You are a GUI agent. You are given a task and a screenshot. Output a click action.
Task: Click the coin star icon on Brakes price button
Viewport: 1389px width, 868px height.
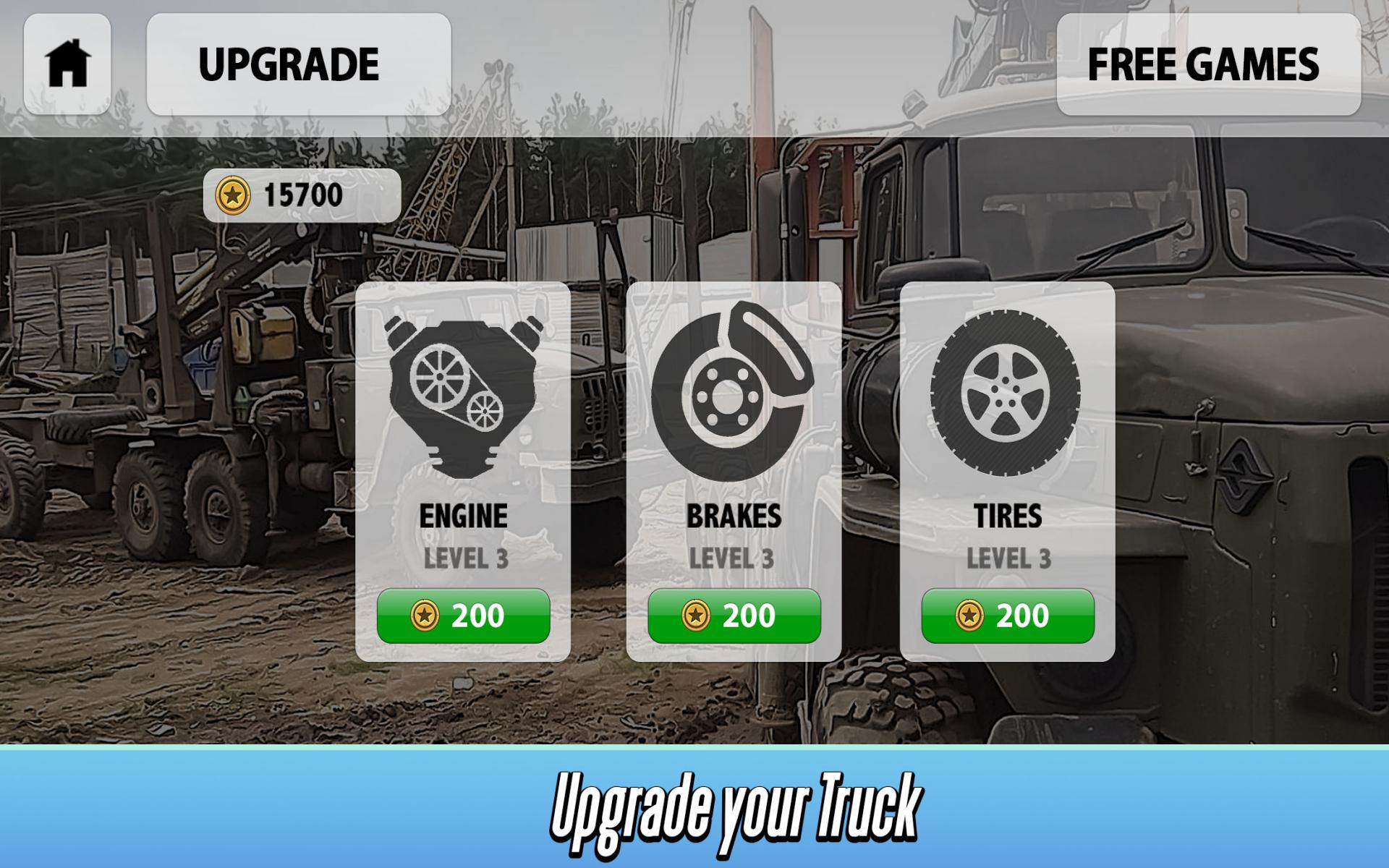[x=698, y=614]
